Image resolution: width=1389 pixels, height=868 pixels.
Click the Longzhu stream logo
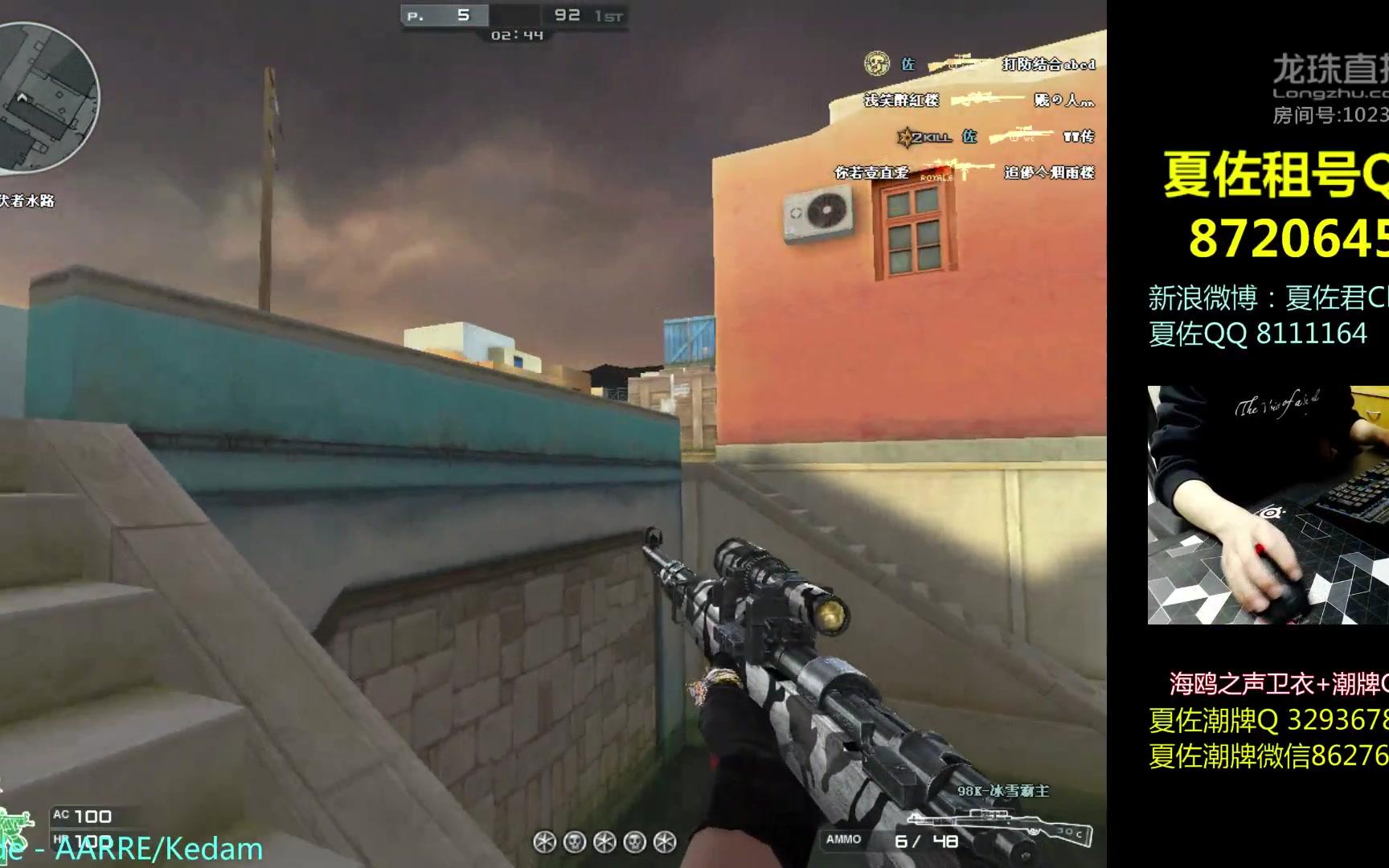[1330, 76]
